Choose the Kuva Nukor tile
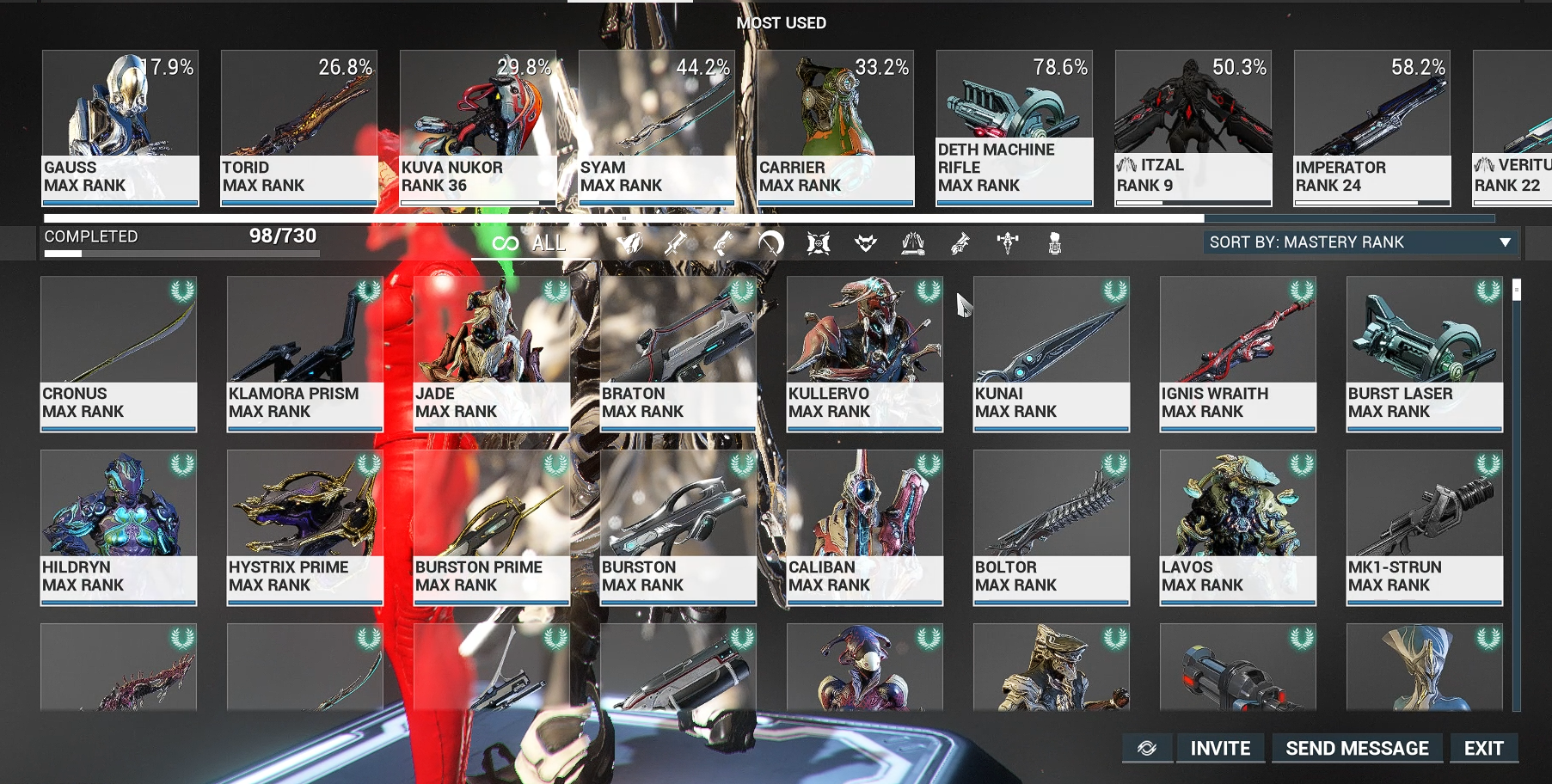Viewport: 1552px width, 784px height. pyautogui.click(x=478, y=128)
